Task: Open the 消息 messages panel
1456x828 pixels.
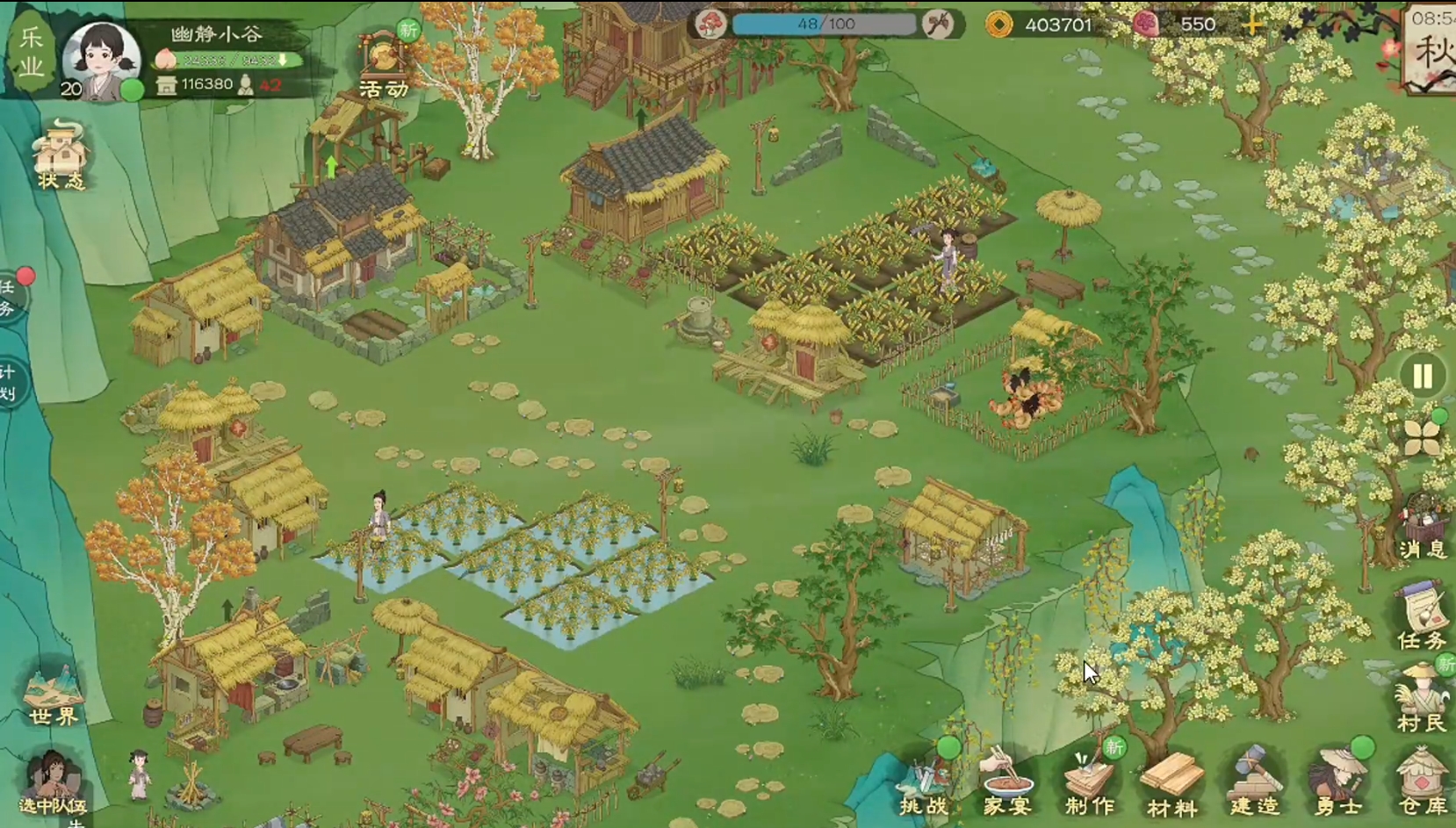Action: [1423, 527]
